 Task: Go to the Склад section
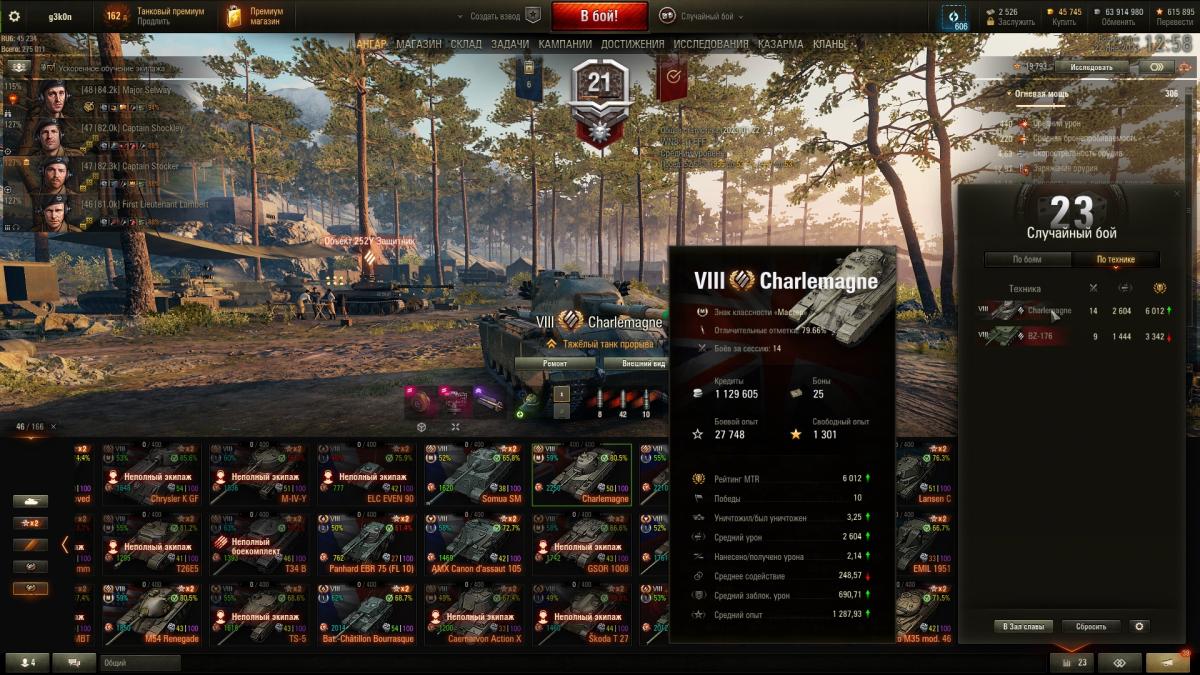(466, 45)
